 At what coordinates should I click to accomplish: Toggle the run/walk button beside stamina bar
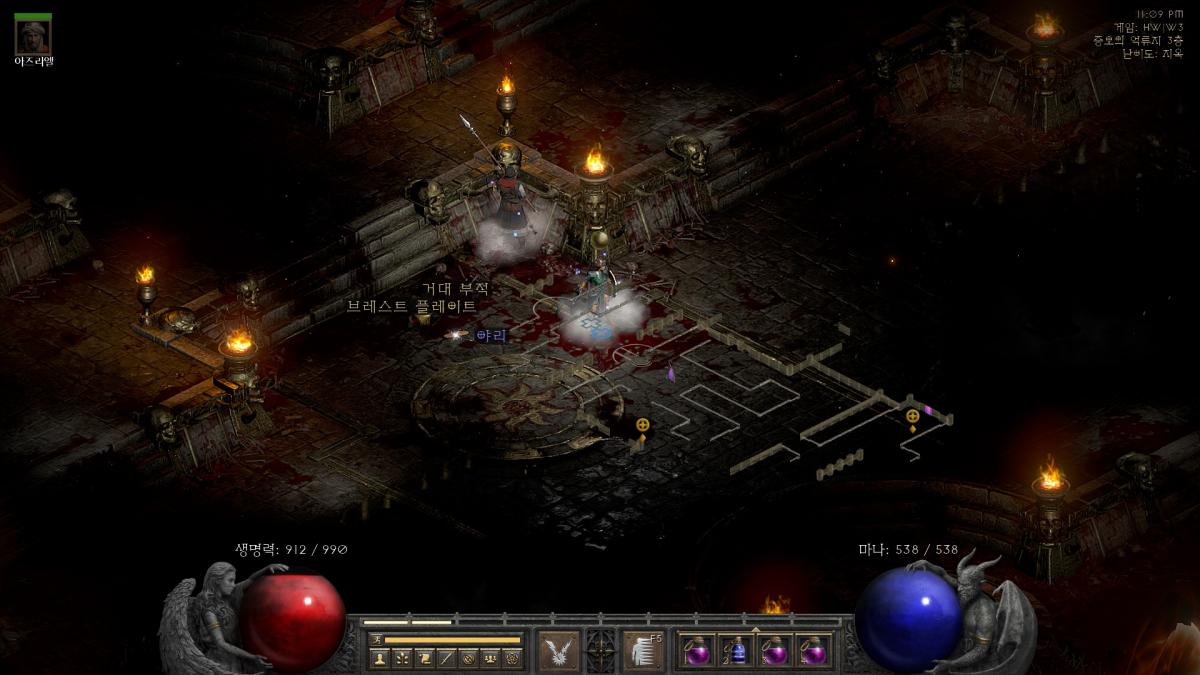(377, 639)
